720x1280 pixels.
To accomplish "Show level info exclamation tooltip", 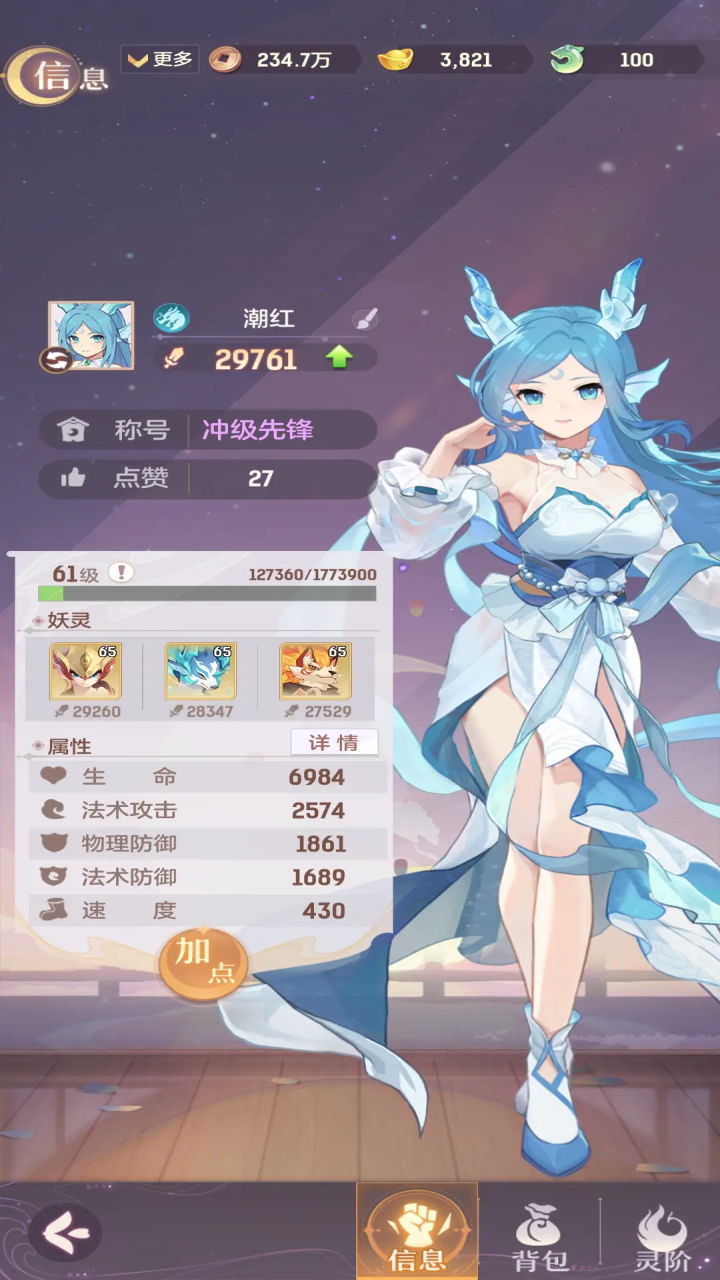I will (x=121, y=573).
